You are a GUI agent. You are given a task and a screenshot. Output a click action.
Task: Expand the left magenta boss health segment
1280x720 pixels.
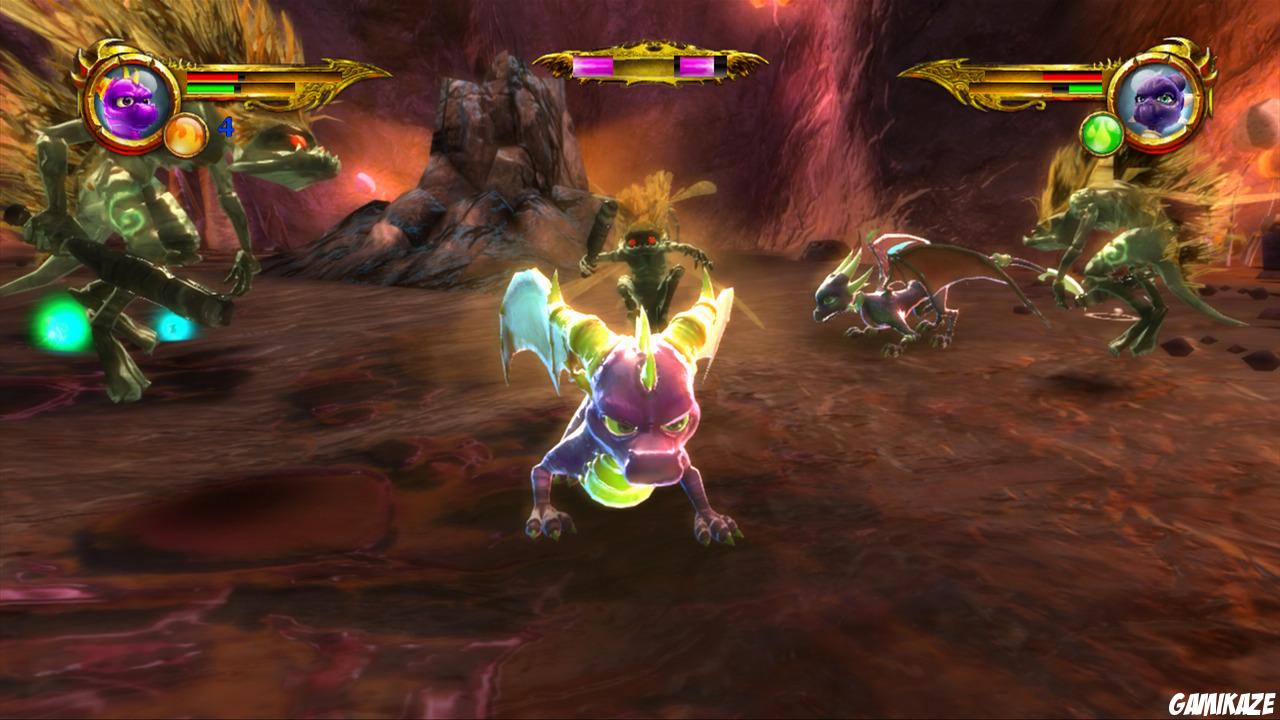[592, 65]
